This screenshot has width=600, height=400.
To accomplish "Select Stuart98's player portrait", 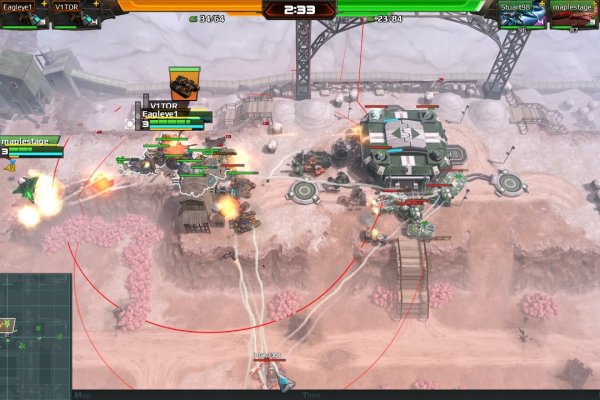I will coord(522,17).
